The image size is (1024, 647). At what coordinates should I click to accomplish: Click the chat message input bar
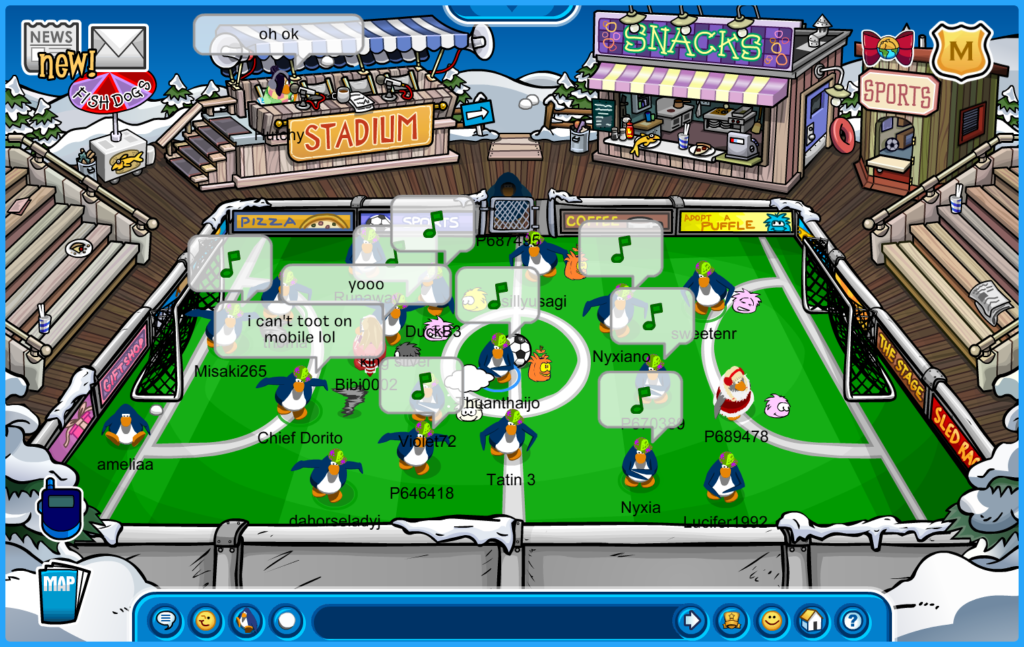pyautogui.click(x=490, y=621)
